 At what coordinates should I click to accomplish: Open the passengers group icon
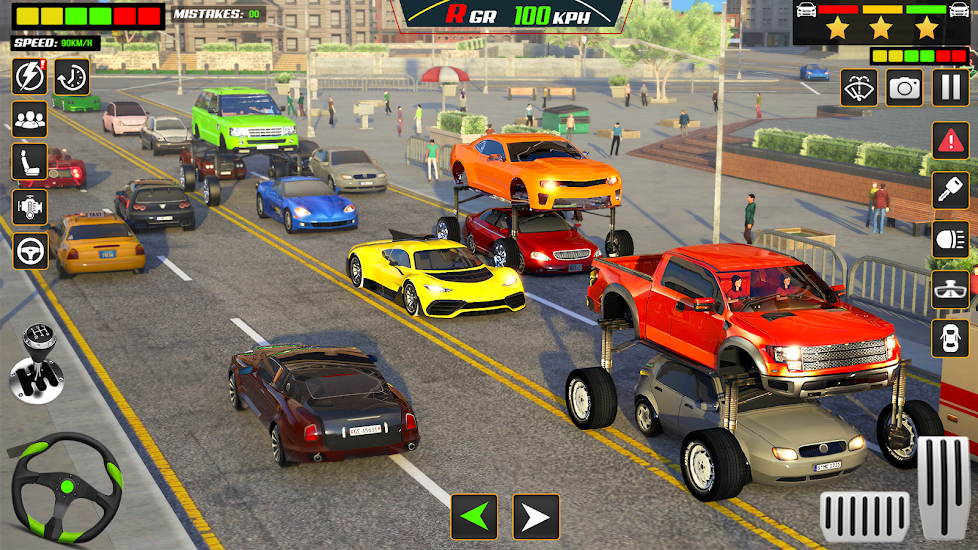tap(30, 120)
